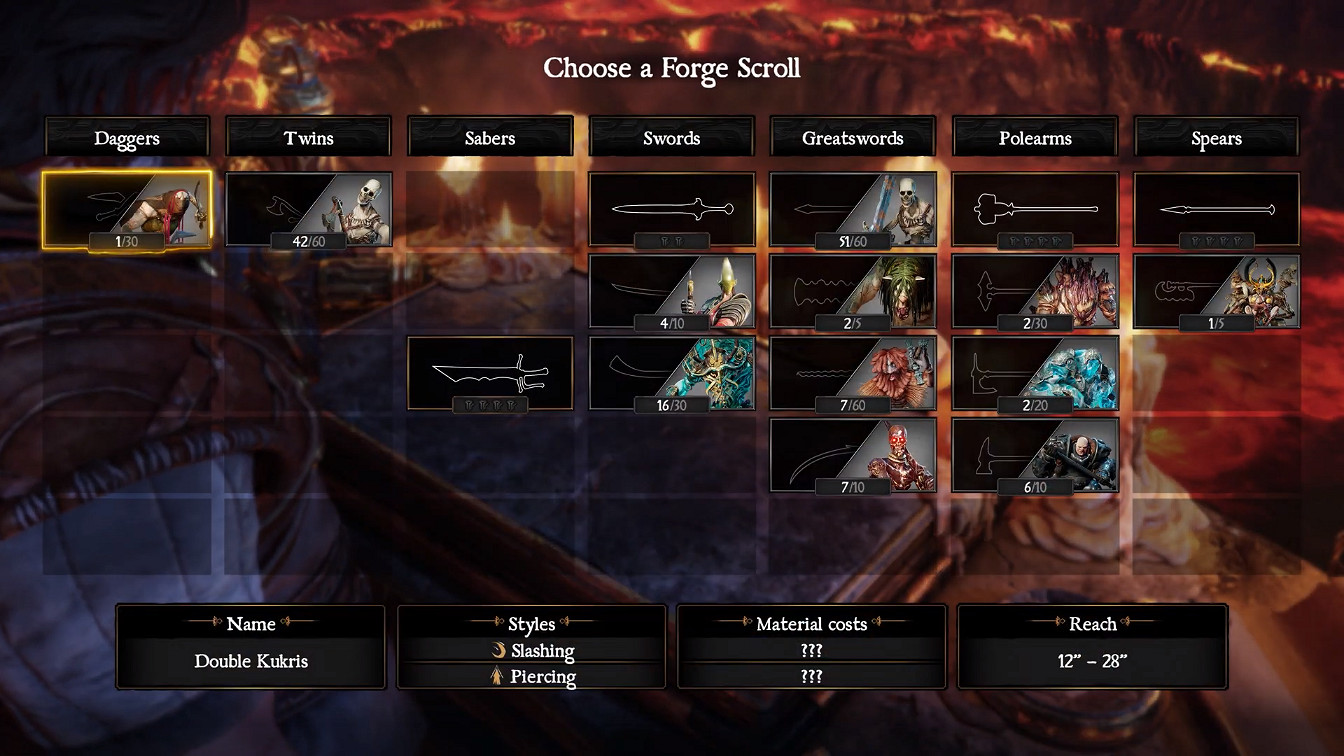Open the greatsword scroll showing 7/60
This screenshot has height=756, width=1344.
coord(852,373)
